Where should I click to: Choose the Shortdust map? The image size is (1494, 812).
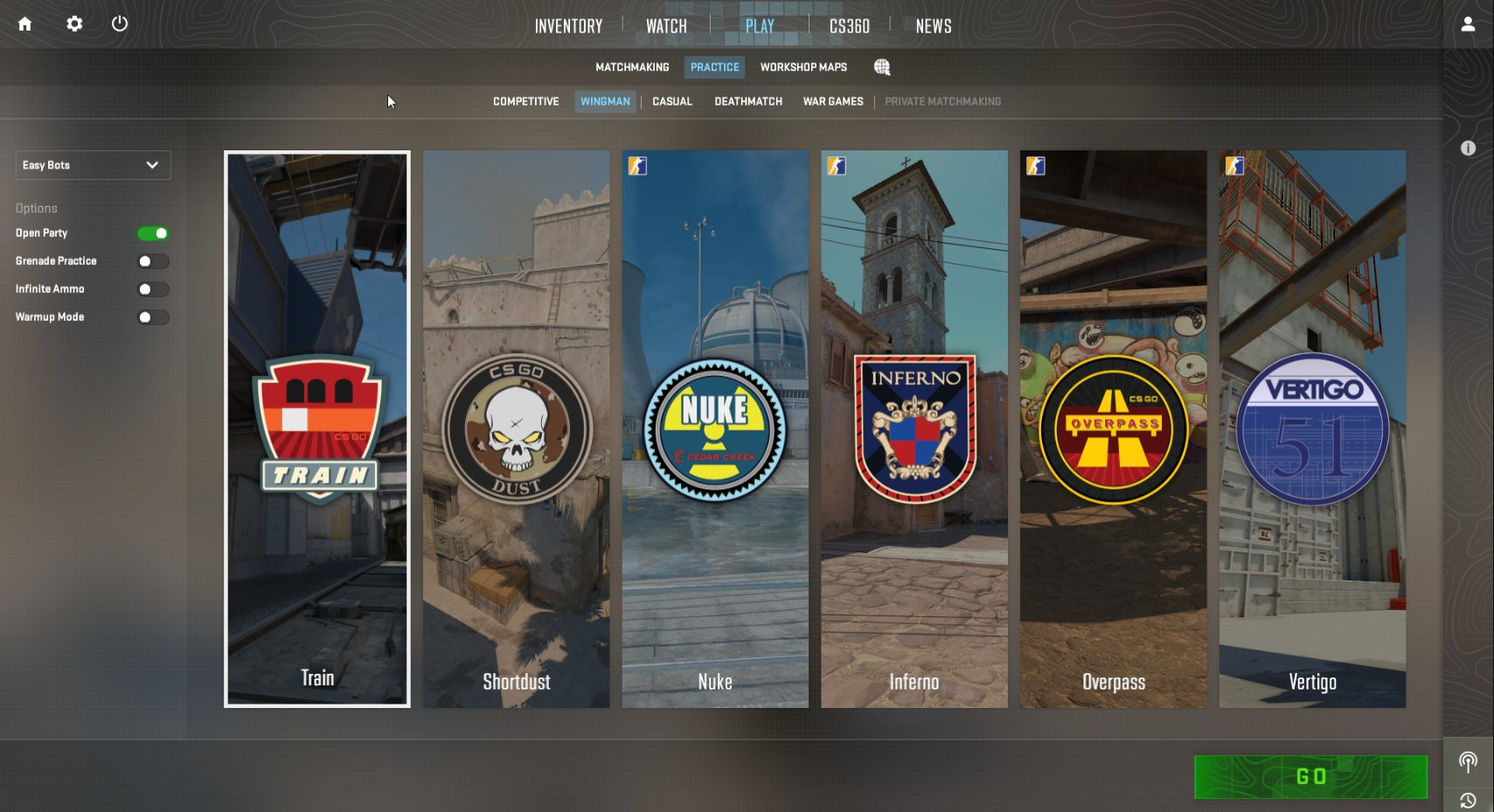tap(516, 428)
